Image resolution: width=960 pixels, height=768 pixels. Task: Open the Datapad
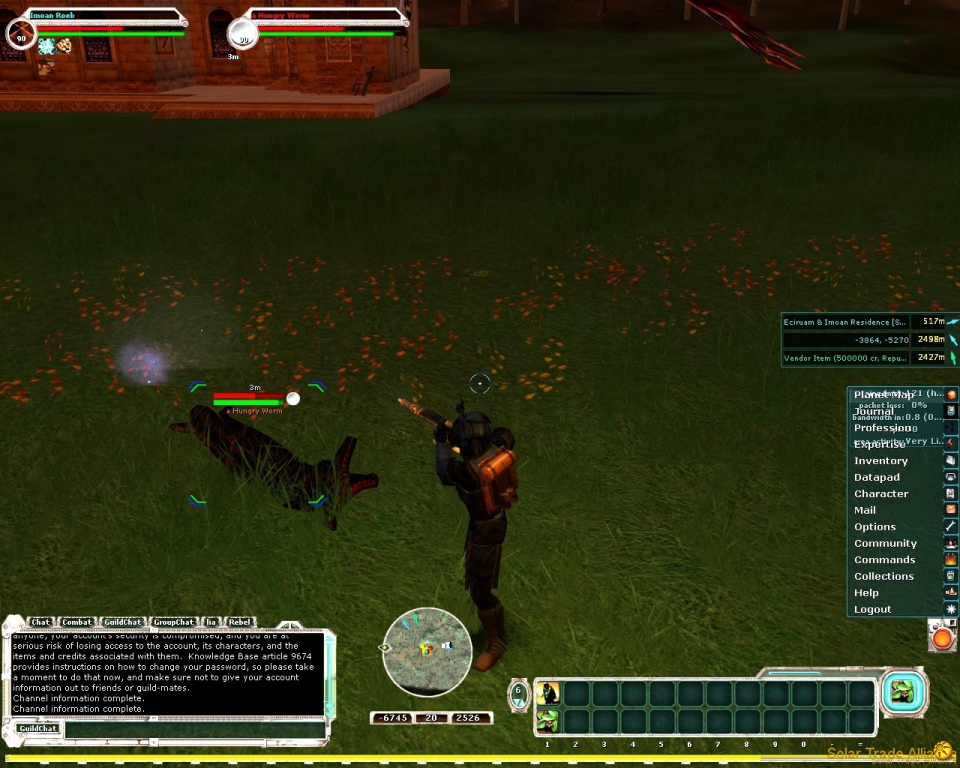click(x=877, y=478)
